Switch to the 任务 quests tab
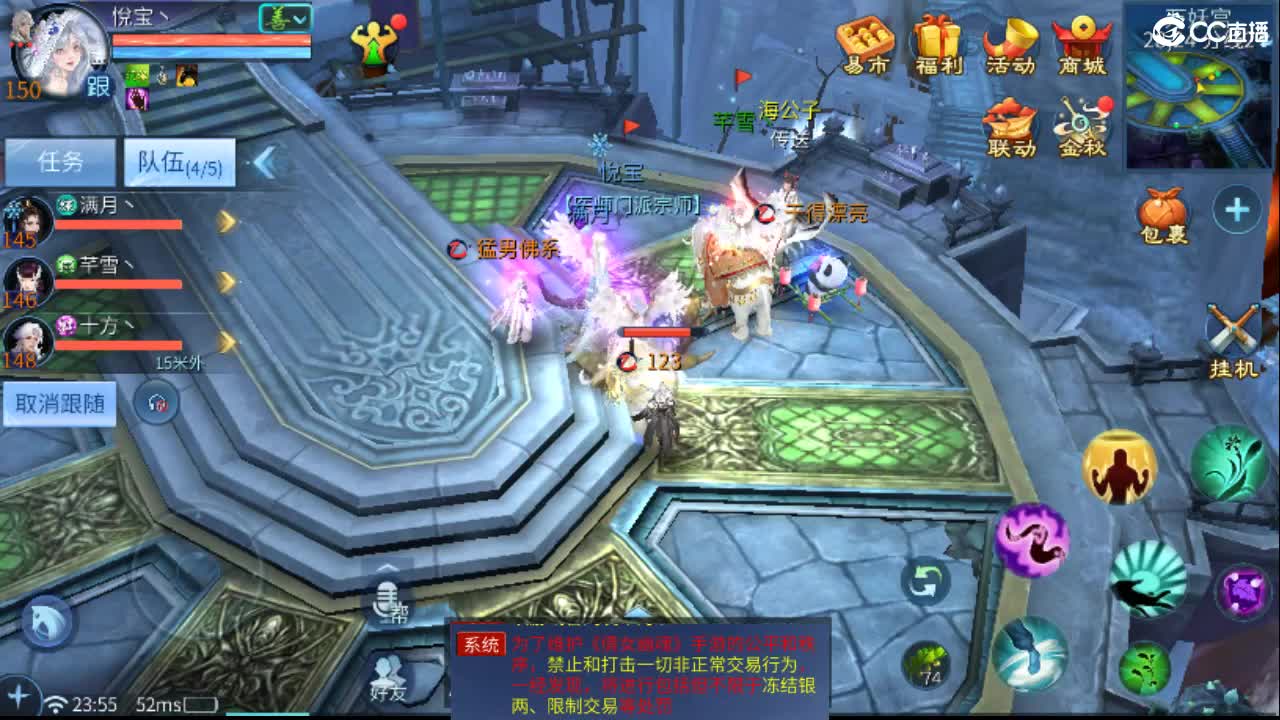 (x=62, y=160)
